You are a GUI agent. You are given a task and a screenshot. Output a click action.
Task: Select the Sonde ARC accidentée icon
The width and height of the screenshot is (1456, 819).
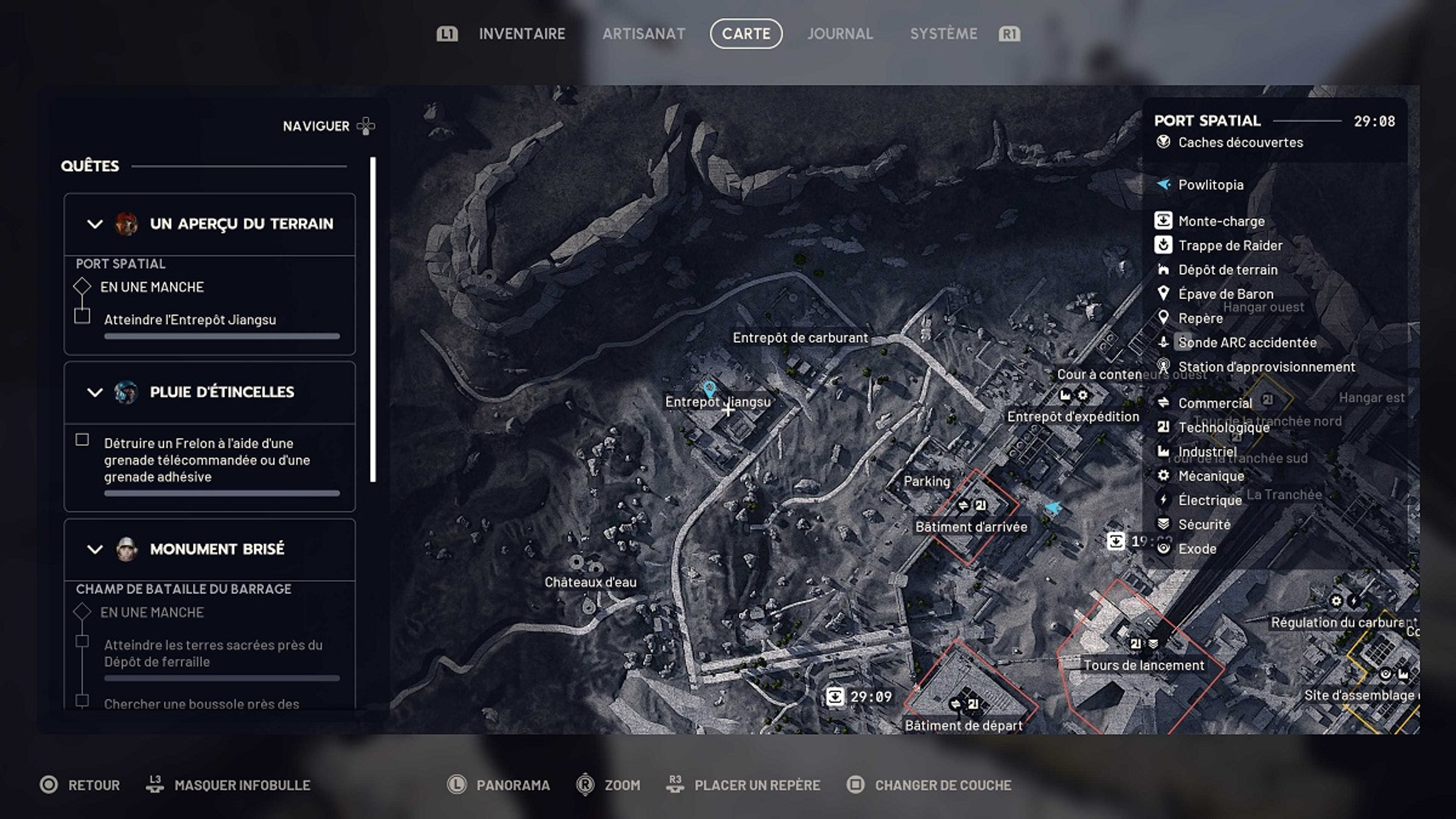pyautogui.click(x=1163, y=343)
